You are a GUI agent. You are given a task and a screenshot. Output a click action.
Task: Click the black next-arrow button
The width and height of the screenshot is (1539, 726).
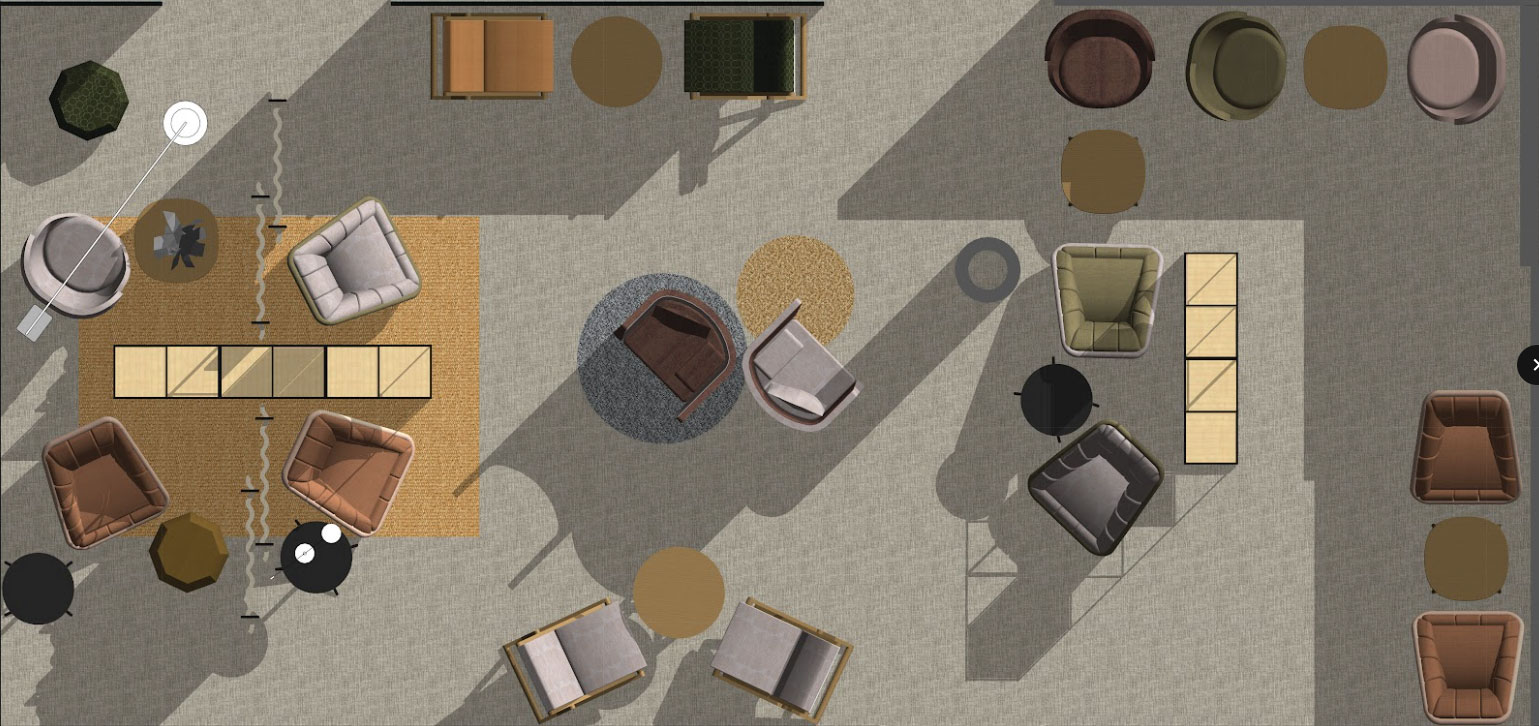tap(1530, 365)
